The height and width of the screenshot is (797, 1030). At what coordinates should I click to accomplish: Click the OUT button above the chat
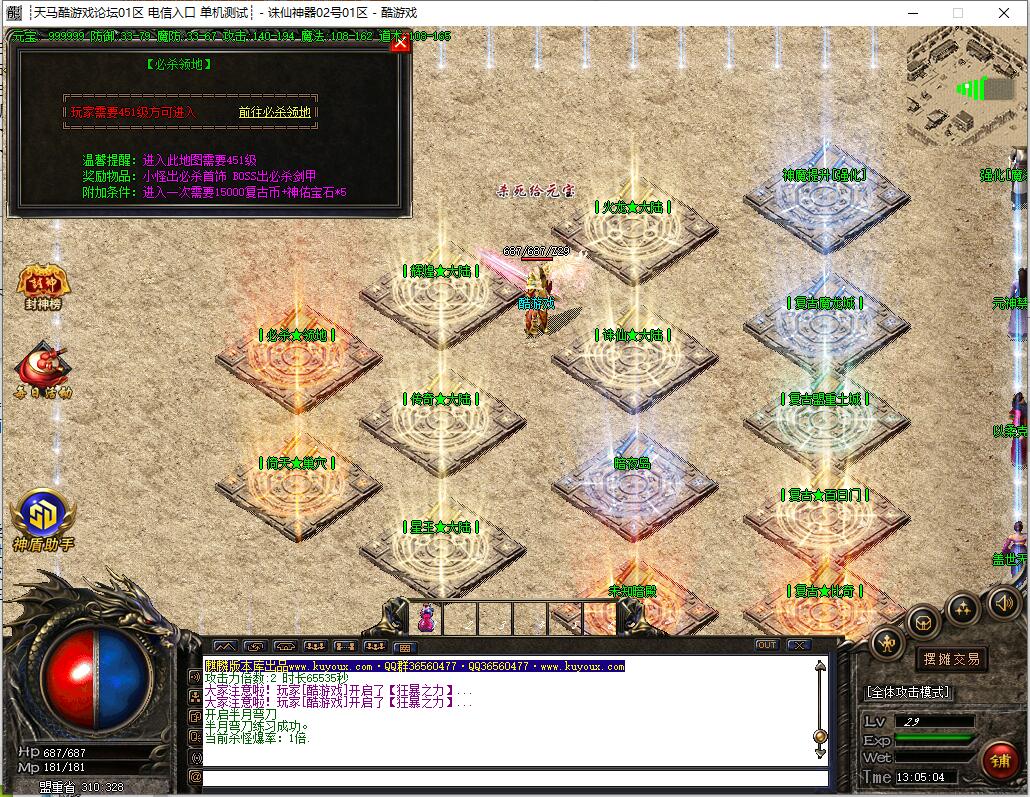pyautogui.click(x=767, y=645)
